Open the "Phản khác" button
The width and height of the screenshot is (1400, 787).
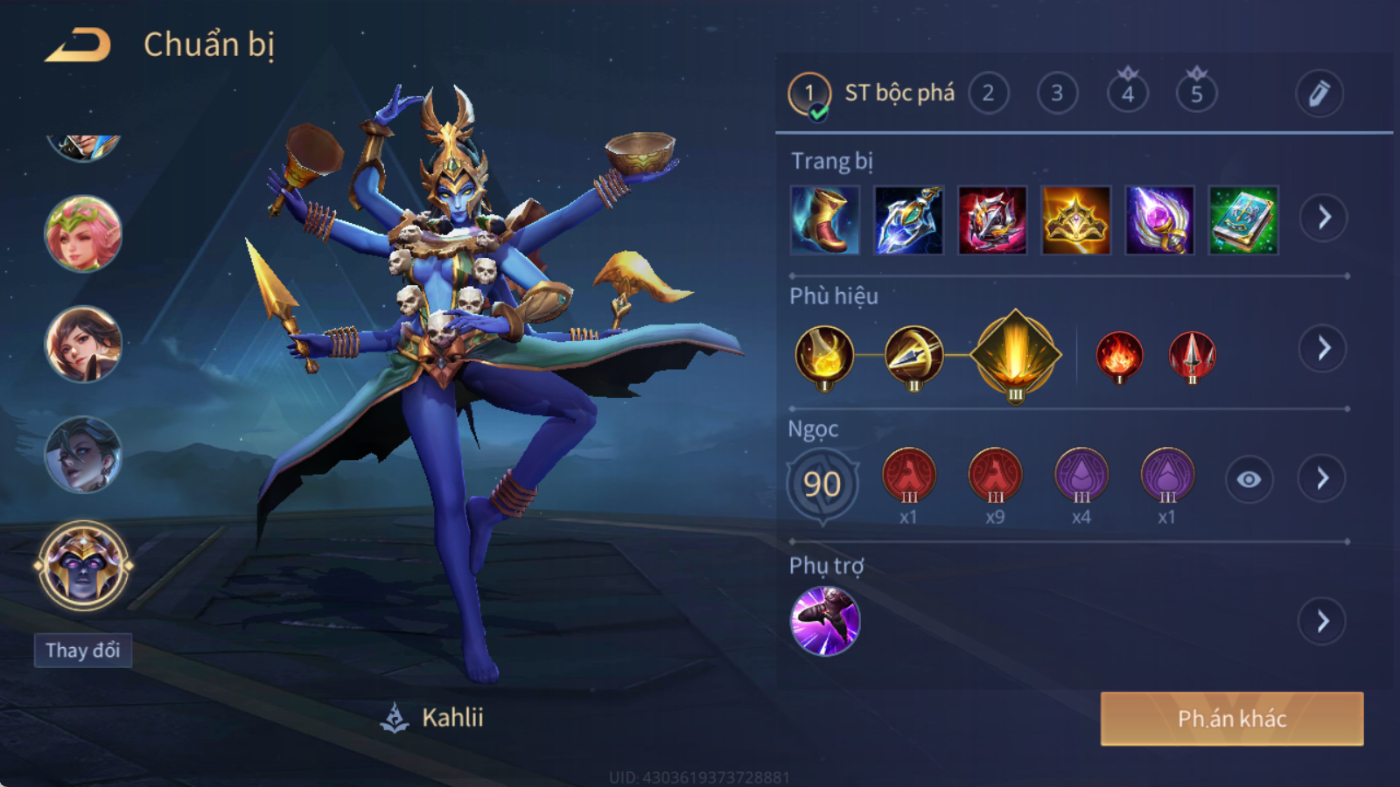(x=1231, y=719)
